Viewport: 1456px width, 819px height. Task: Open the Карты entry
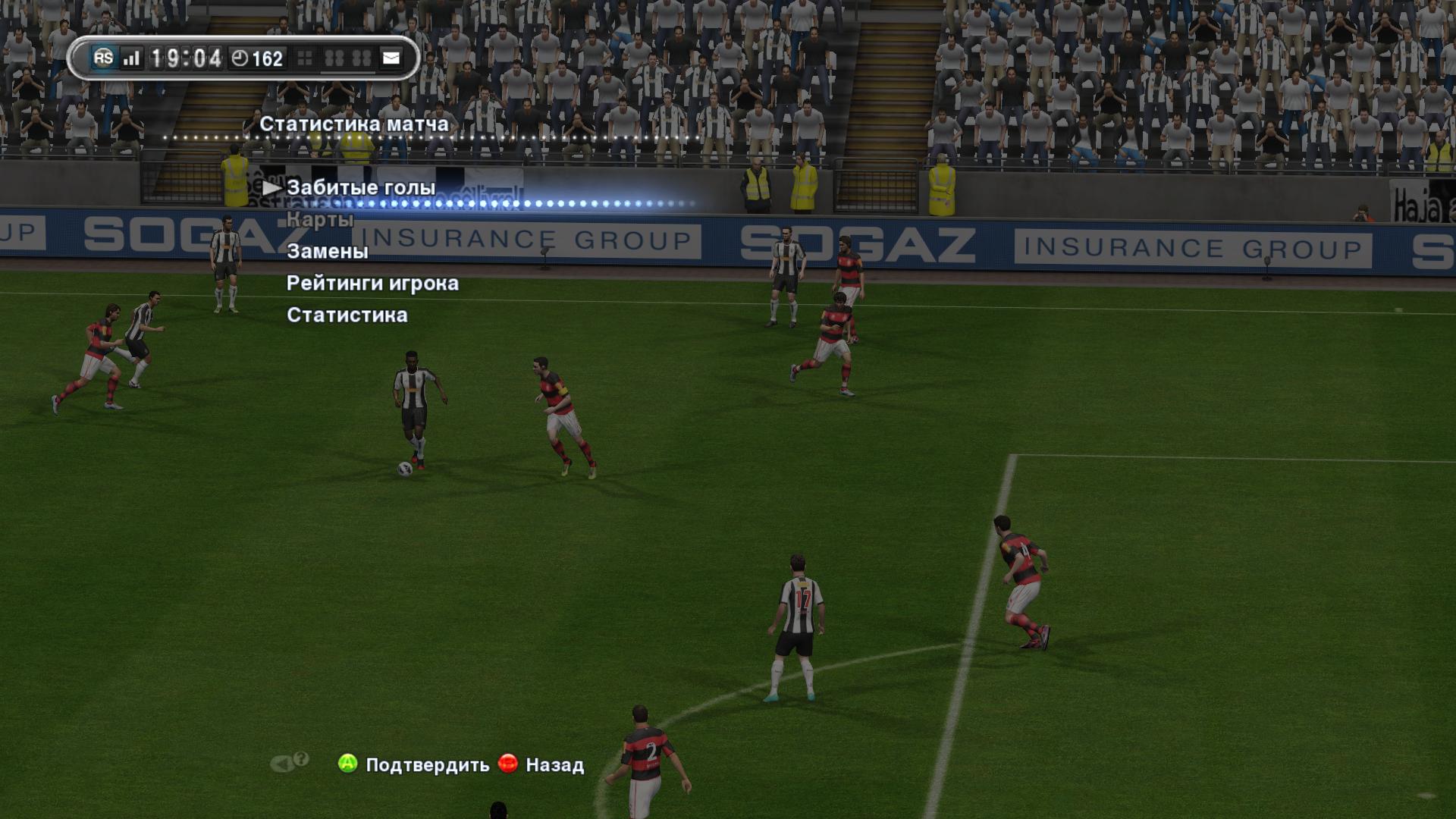pos(320,220)
